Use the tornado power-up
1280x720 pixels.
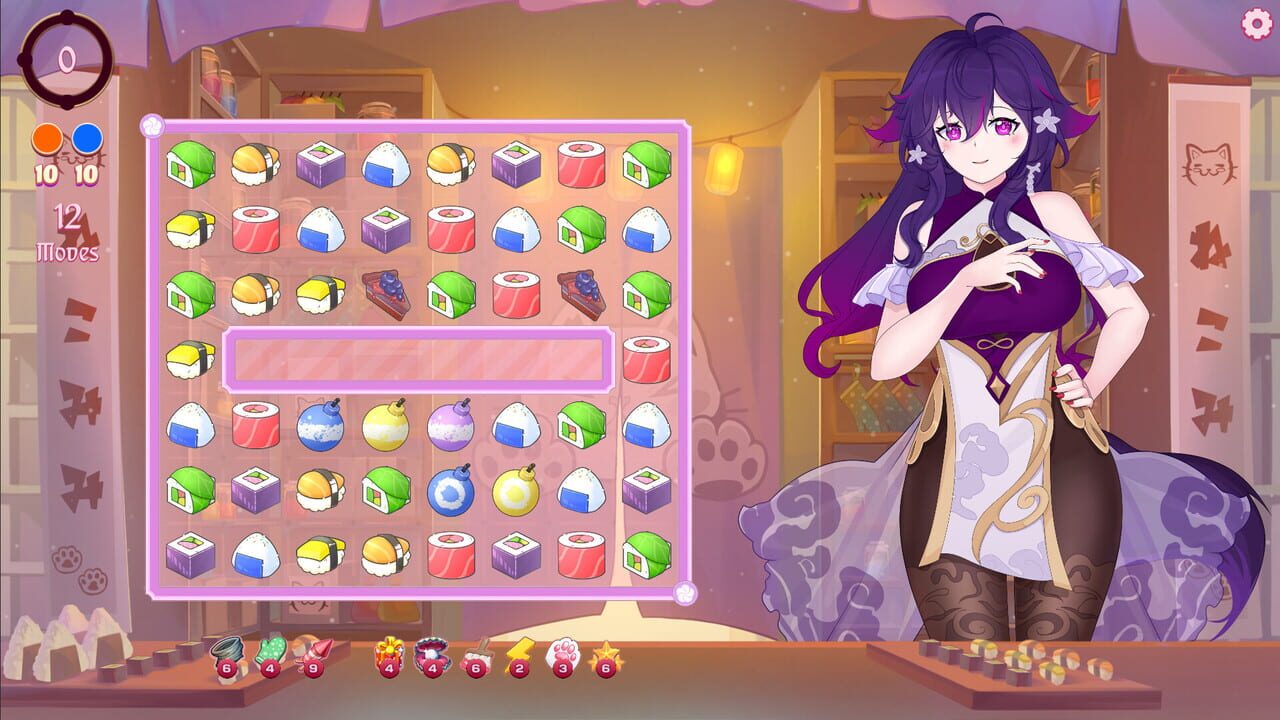[228, 650]
